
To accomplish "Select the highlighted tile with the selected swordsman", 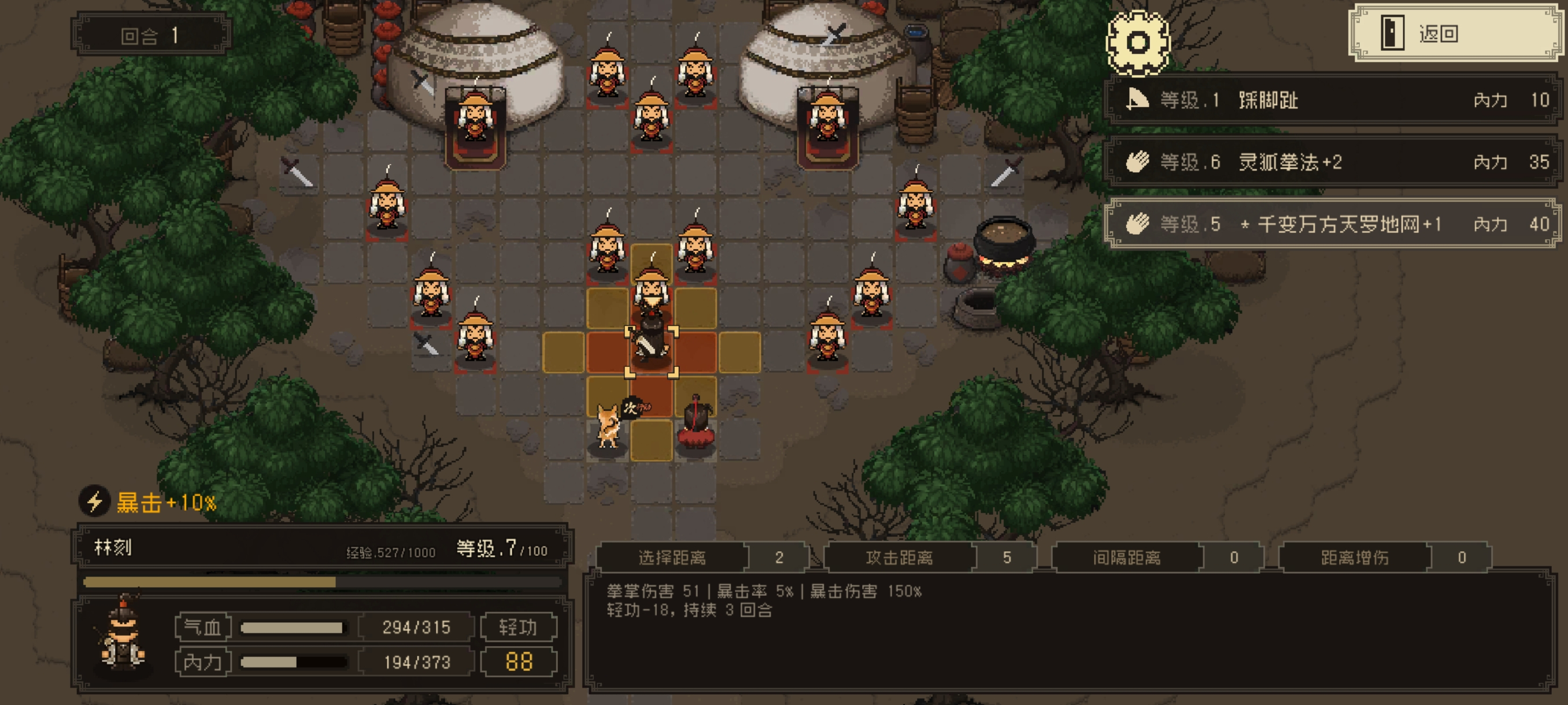I will (x=651, y=351).
